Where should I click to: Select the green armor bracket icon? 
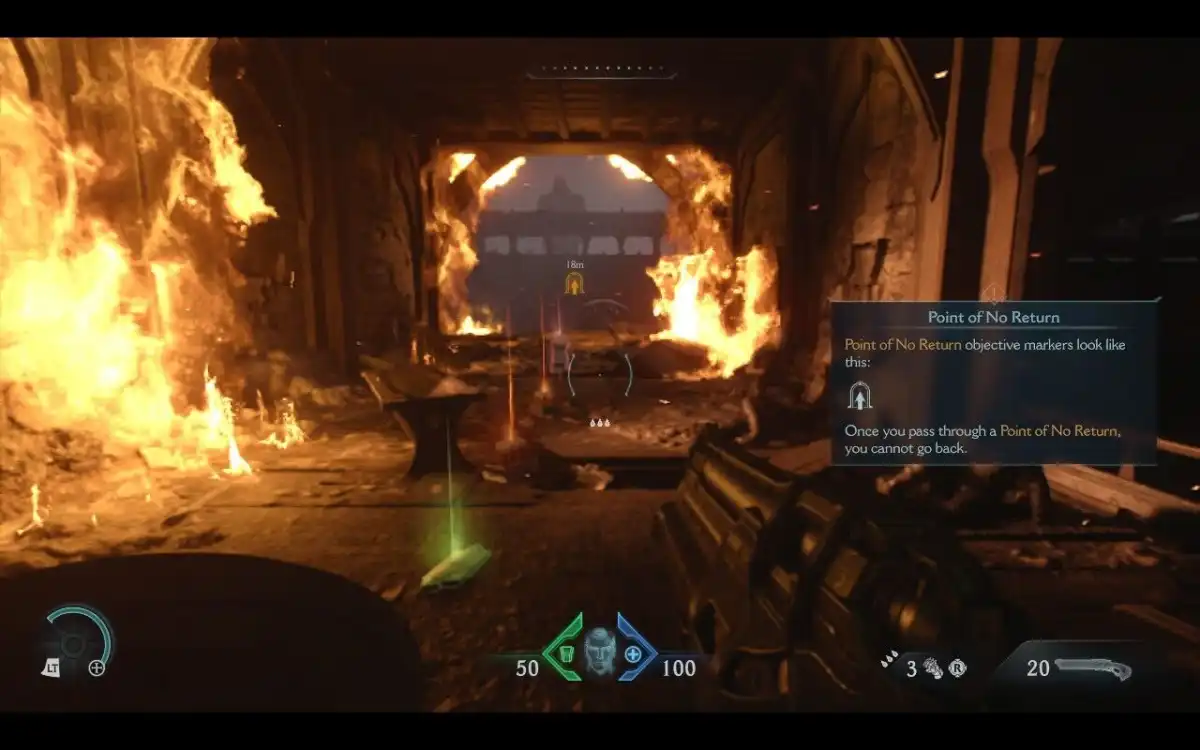pos(565,652)
